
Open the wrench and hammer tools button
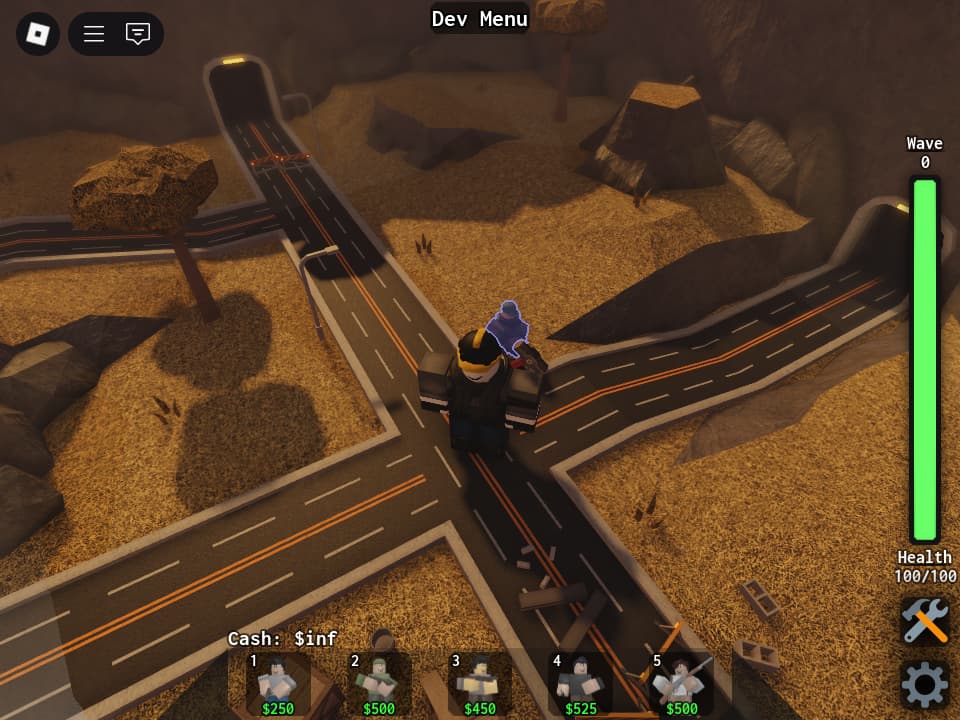(x=924, y=622)
